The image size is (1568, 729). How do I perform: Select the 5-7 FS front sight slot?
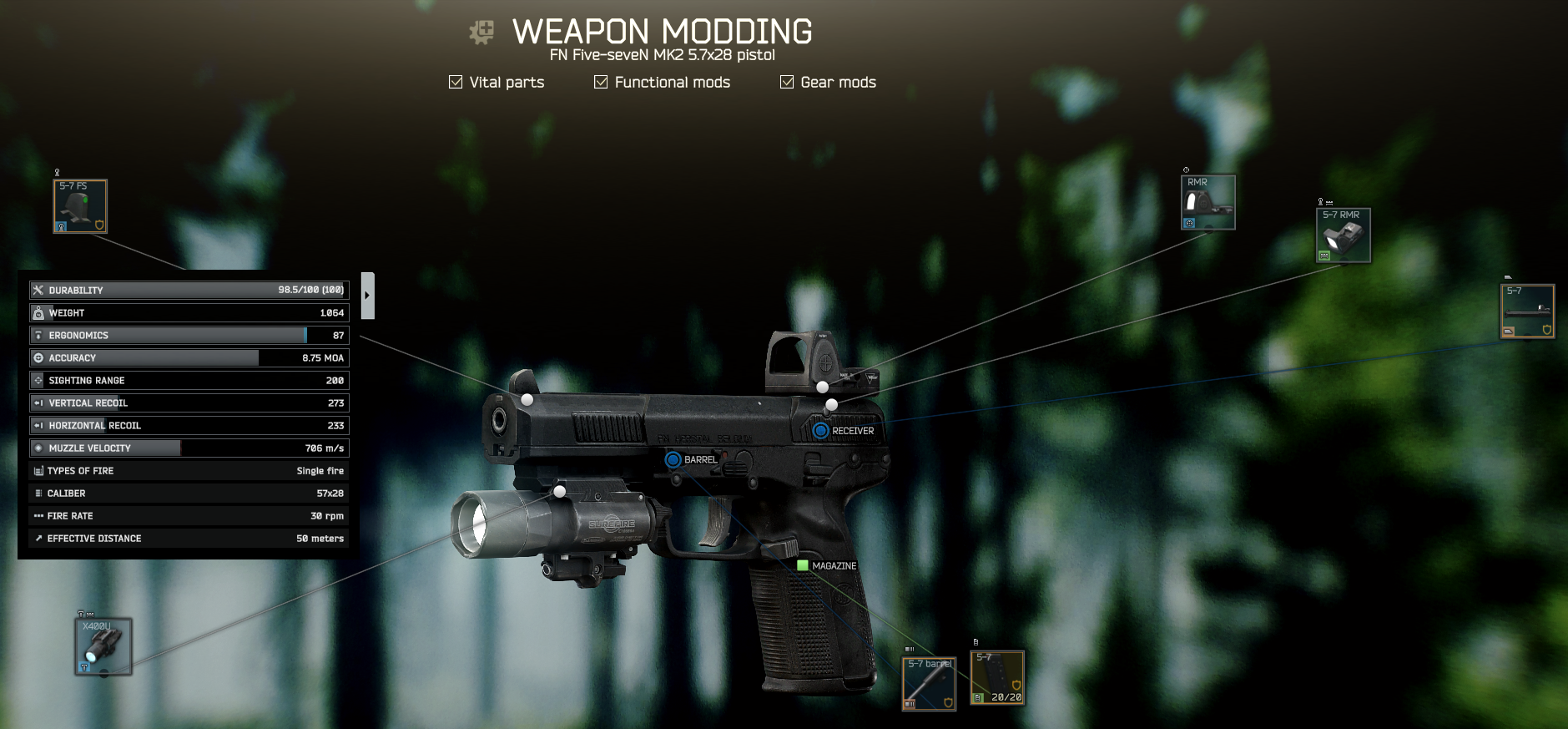(x=80, y=206)
